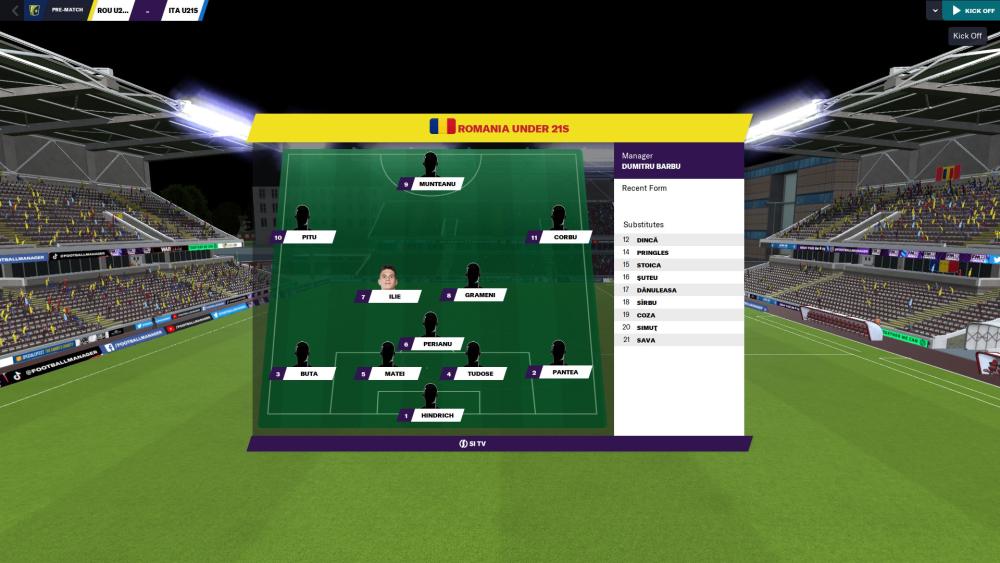Image resolution: width=1000 pixels, height=563 pixels.
Task: Pick right back Pantea
Action: point(564,372)
